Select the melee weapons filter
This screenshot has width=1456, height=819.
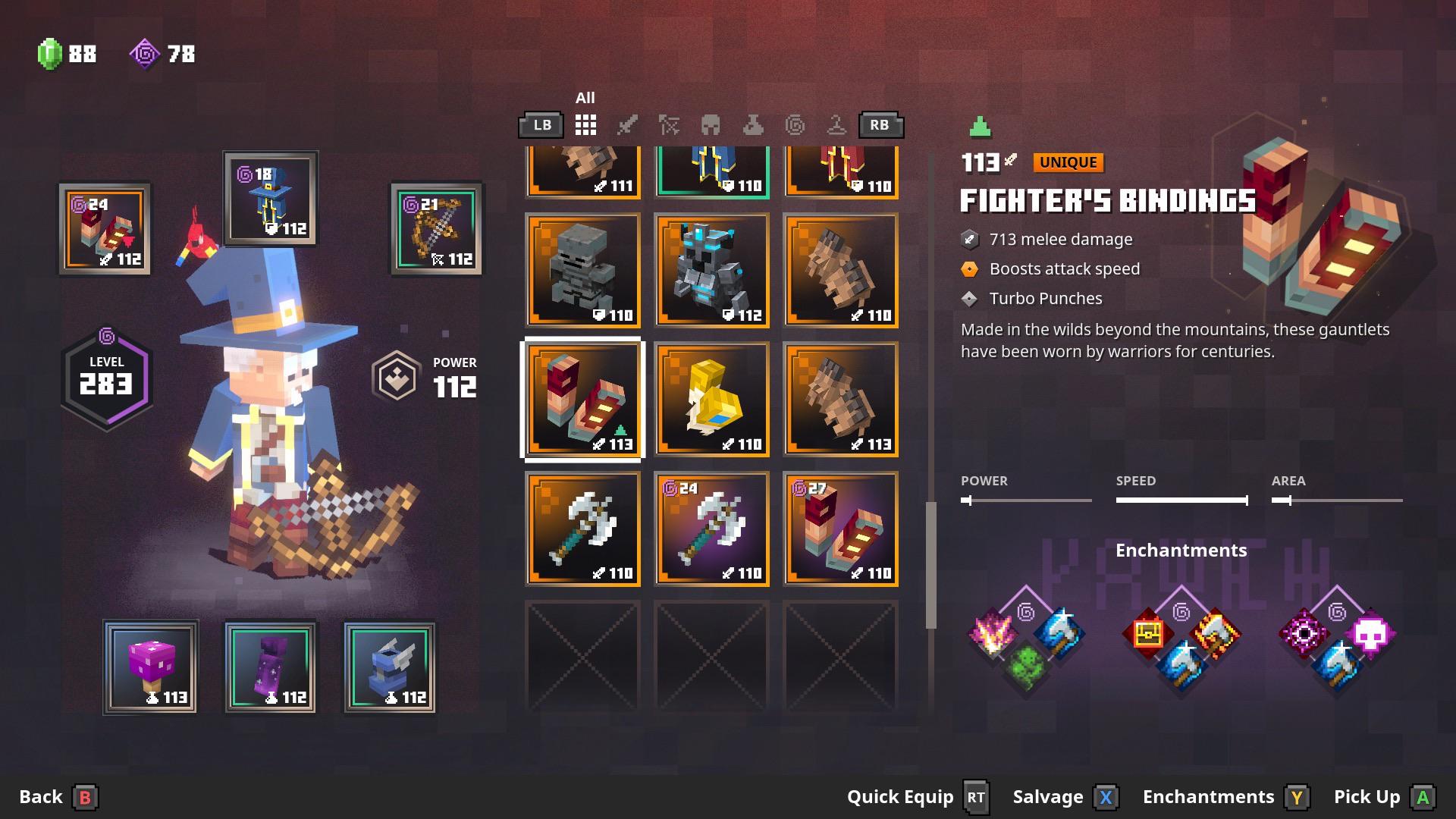pos(627,125)
